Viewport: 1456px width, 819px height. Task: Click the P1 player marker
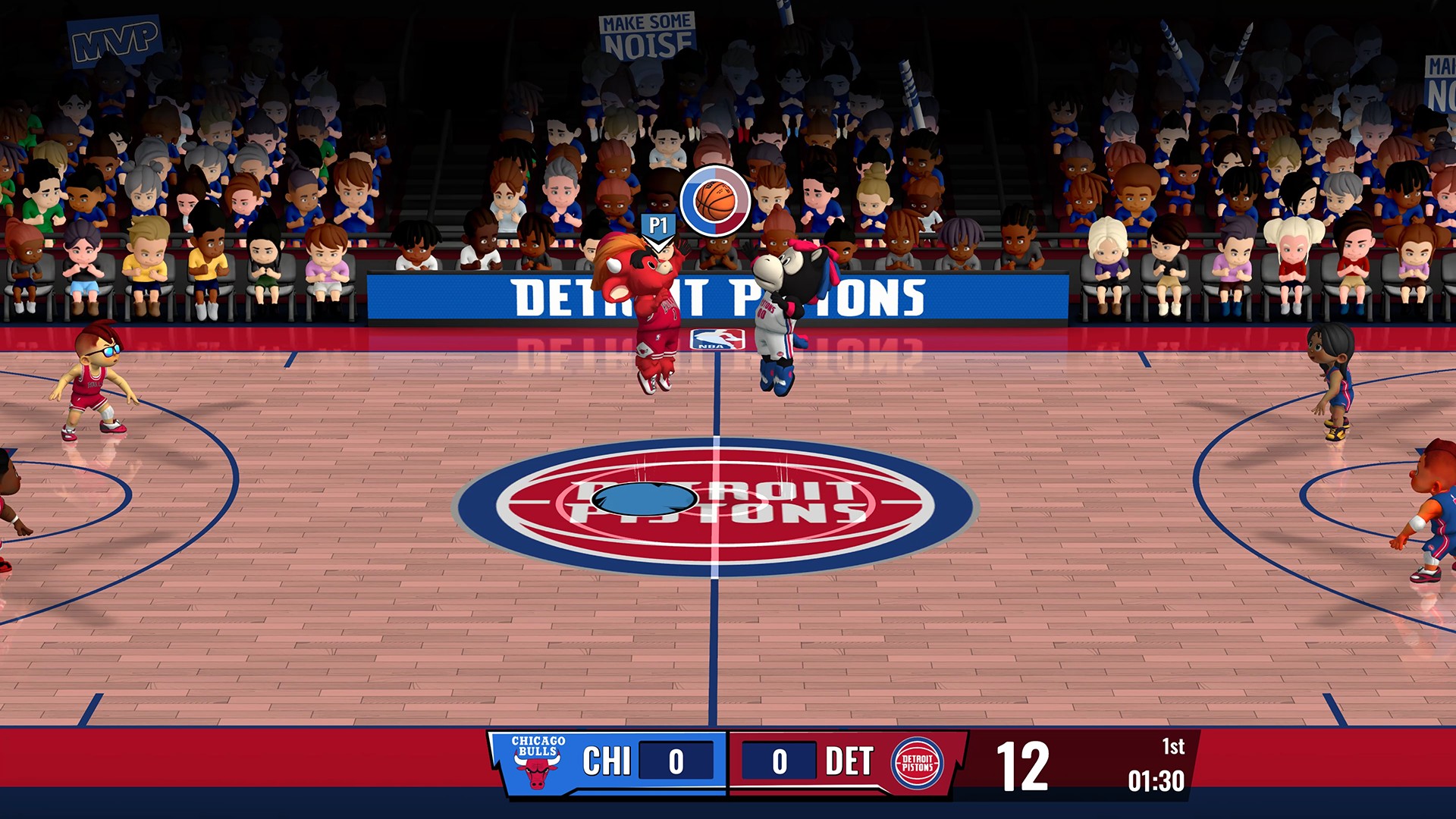(657, 227)
